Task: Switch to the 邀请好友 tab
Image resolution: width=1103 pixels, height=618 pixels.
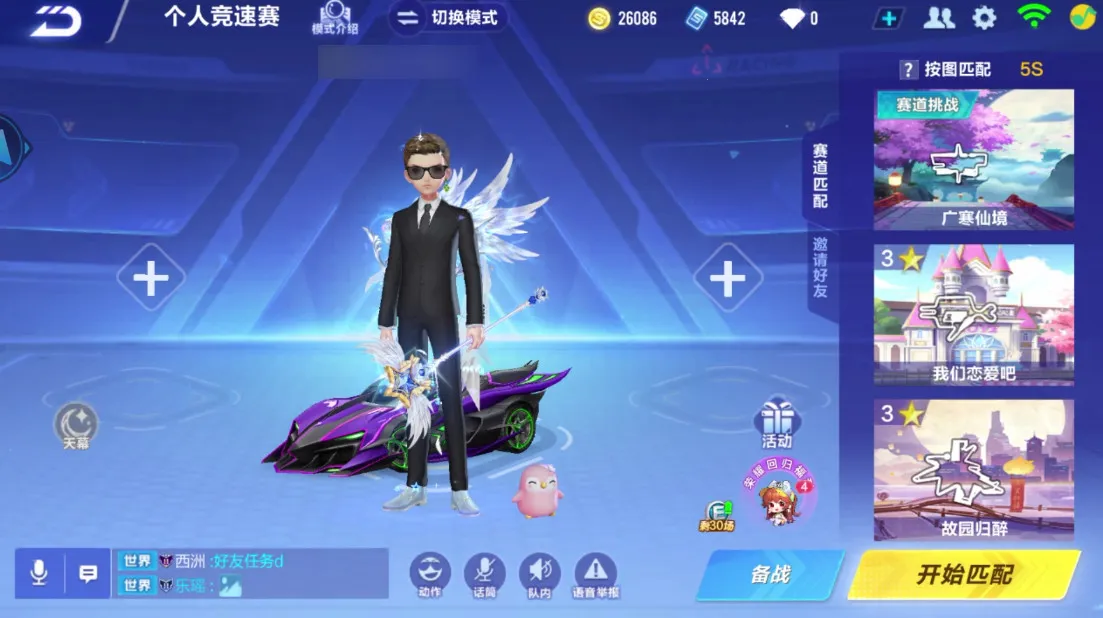Action: [x=820, y=268]
